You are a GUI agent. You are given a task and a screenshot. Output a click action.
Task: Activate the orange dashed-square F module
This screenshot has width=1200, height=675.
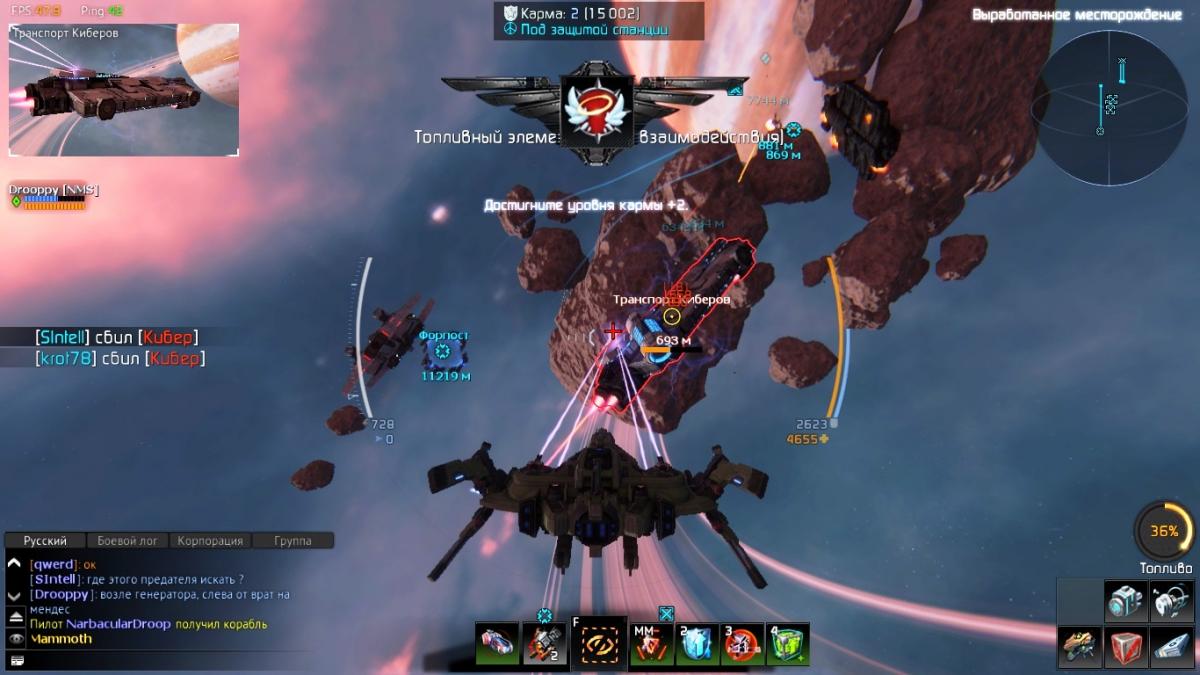coord(600,644)
